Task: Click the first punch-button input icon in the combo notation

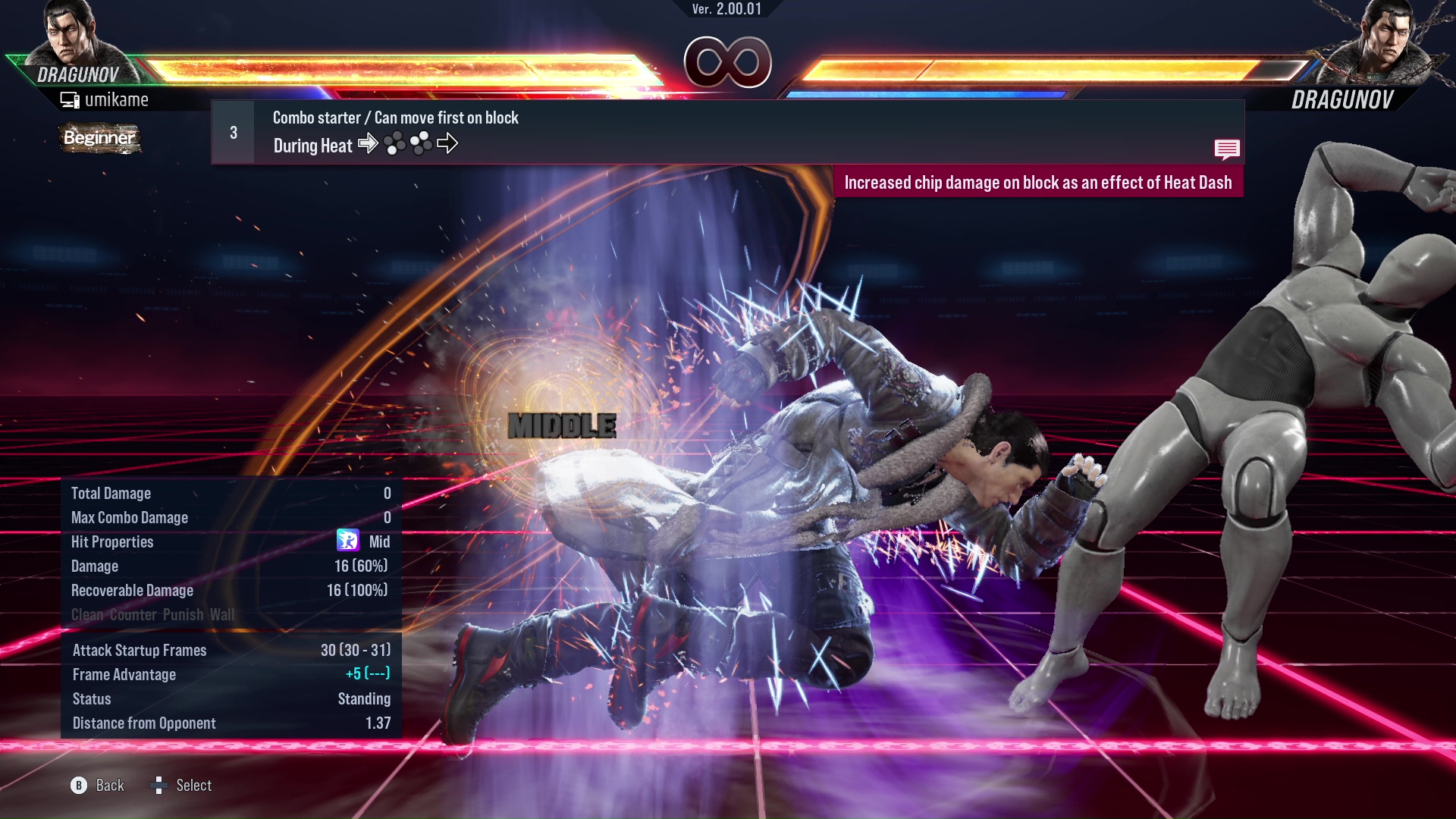Action: click(x=394, y=143)
